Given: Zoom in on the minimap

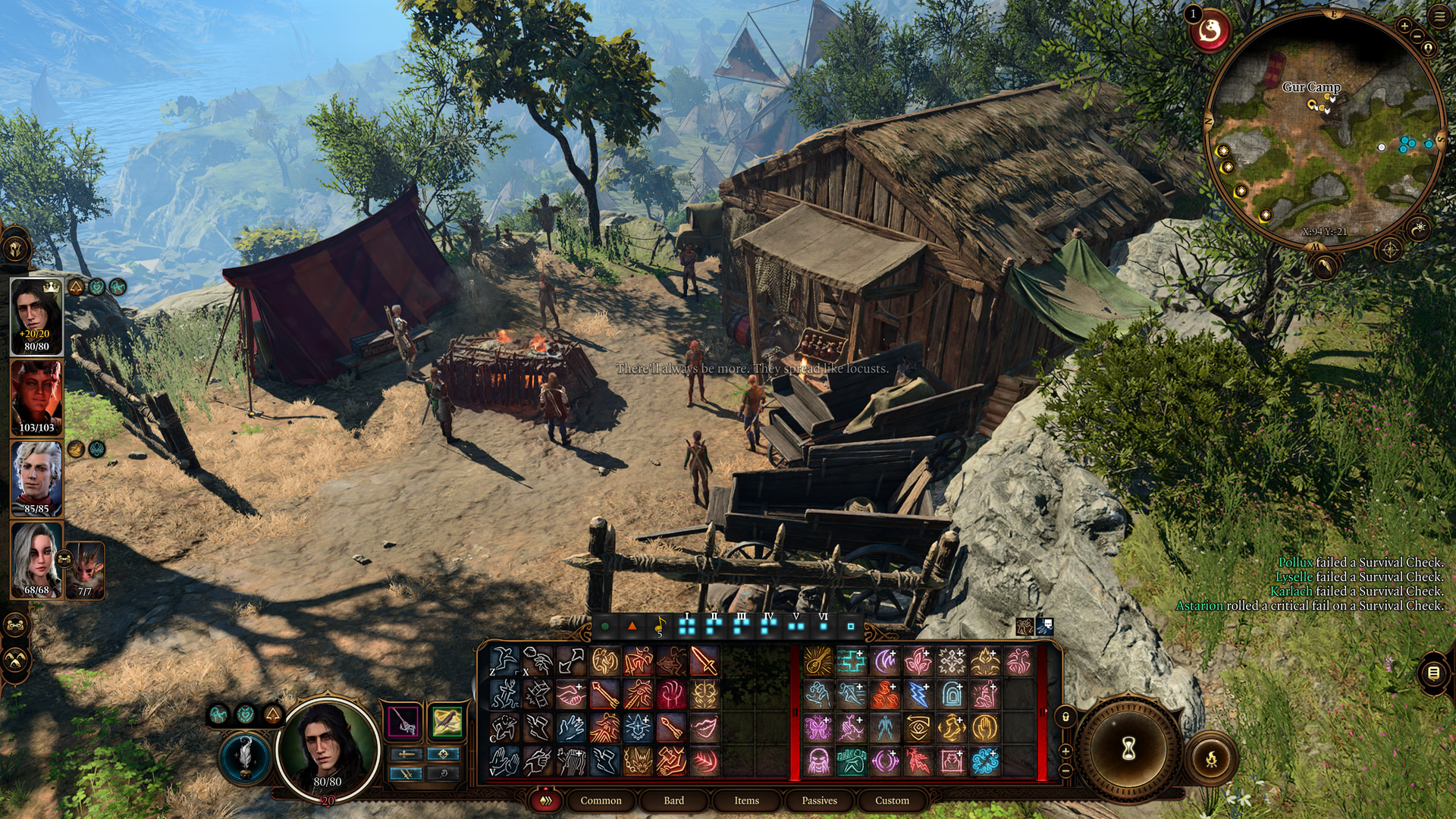Looking at the screenshot, I should tap(1404, 26).
